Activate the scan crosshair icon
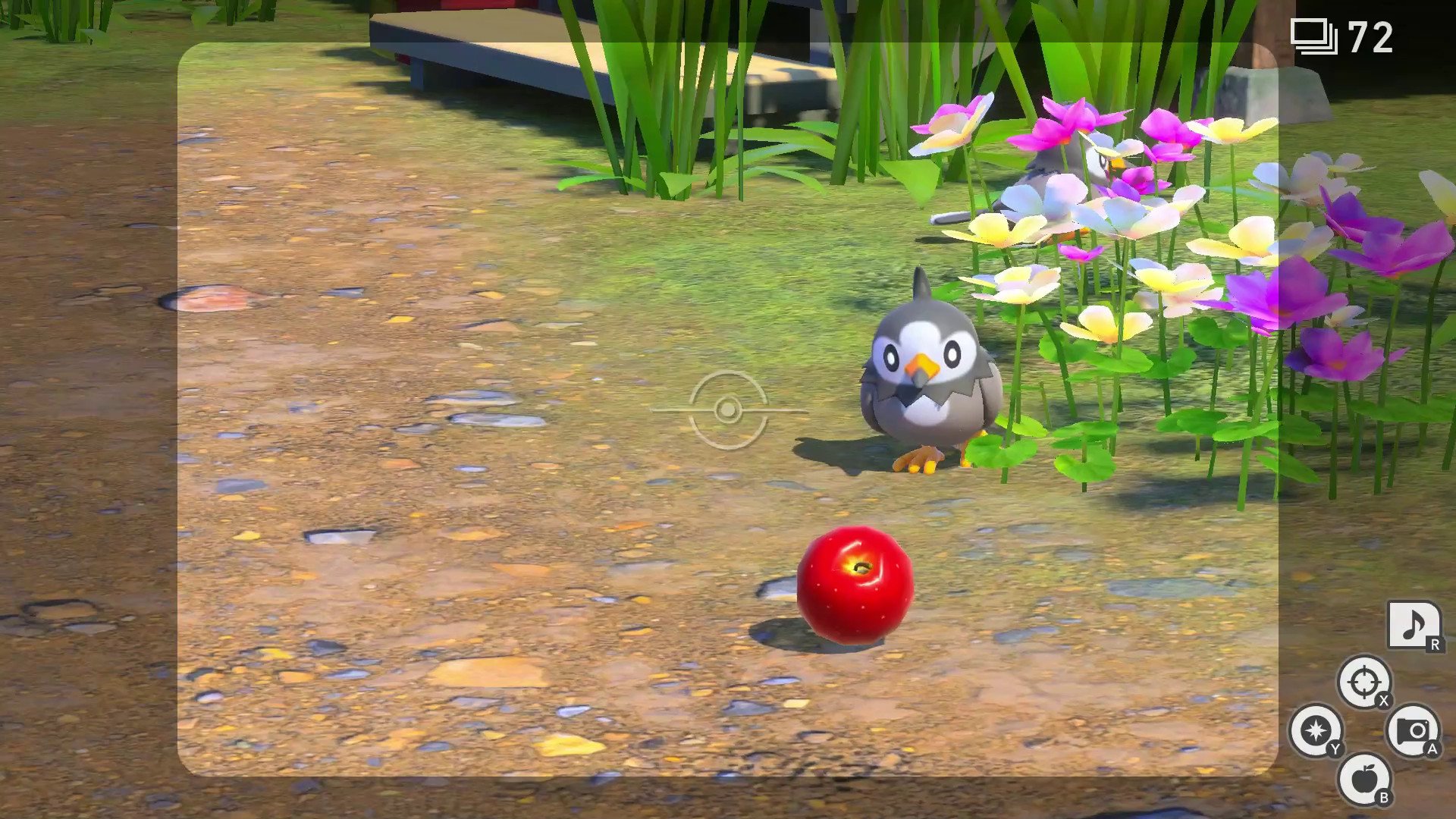This screenshot has width=1456, height=819. tap(1363, 682)
